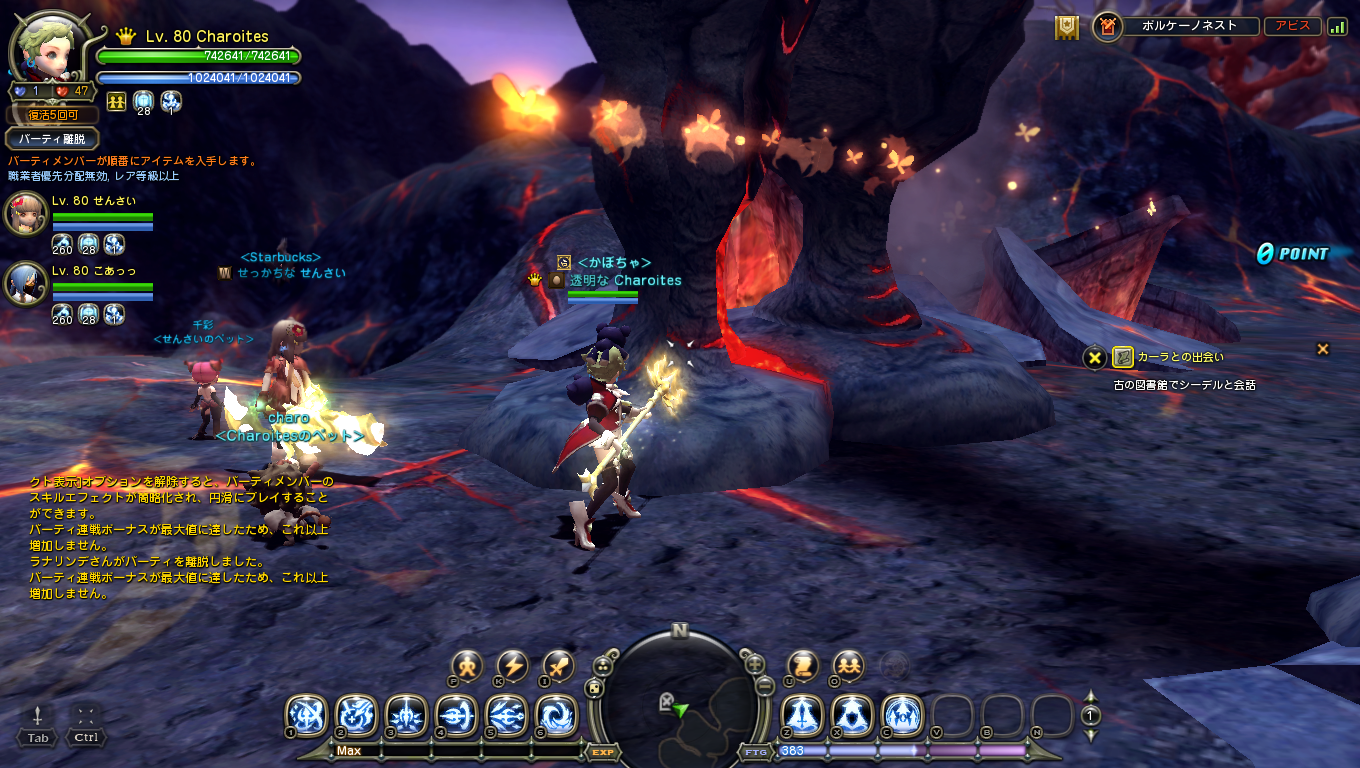Activate the skill in hotbar slot 1

pos(306,715)
